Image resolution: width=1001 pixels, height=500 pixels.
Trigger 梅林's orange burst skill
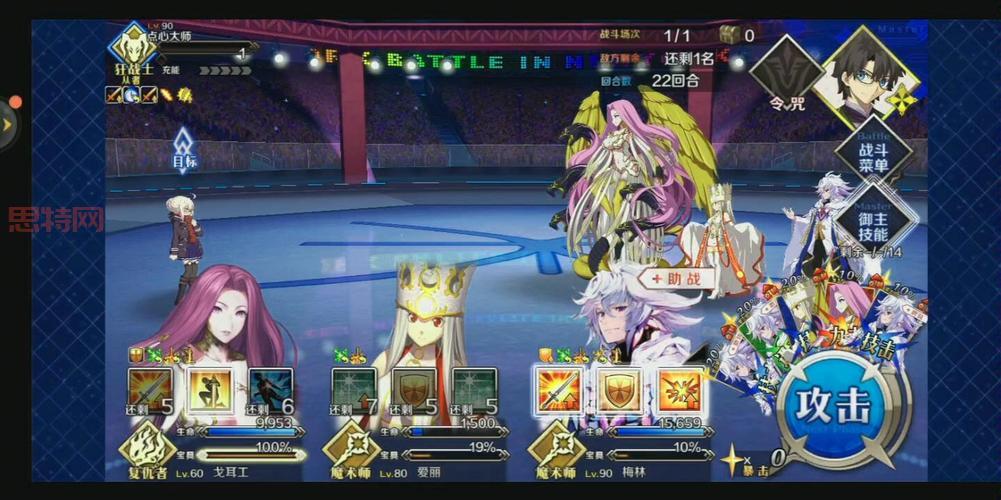pyautogui.click(x=680, y=391)
